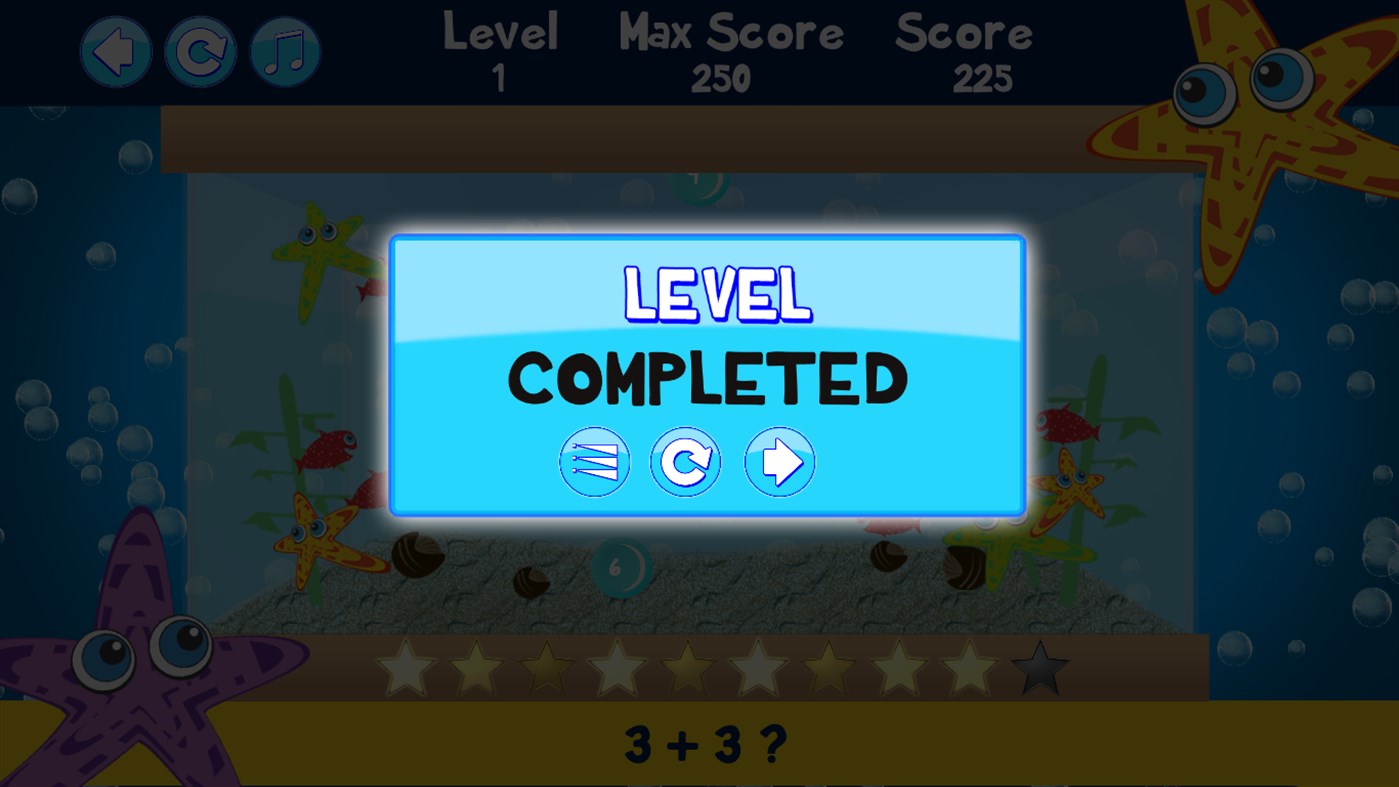
Task: Advance to the next level with arrow button
Action: [x=779, y=461]
